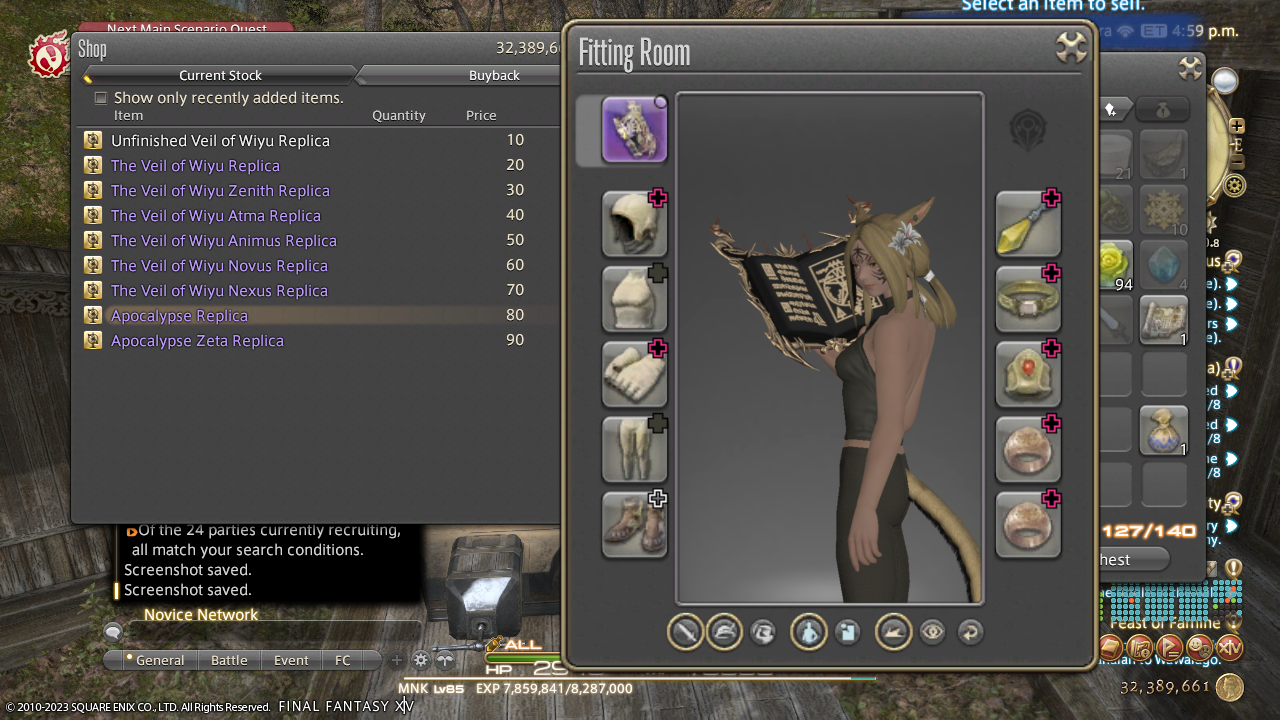1280x720 pixels.
Task: Select The Veil of Wiyu Novus Replica
Action: pyautogui.click(x=219, y=266)
